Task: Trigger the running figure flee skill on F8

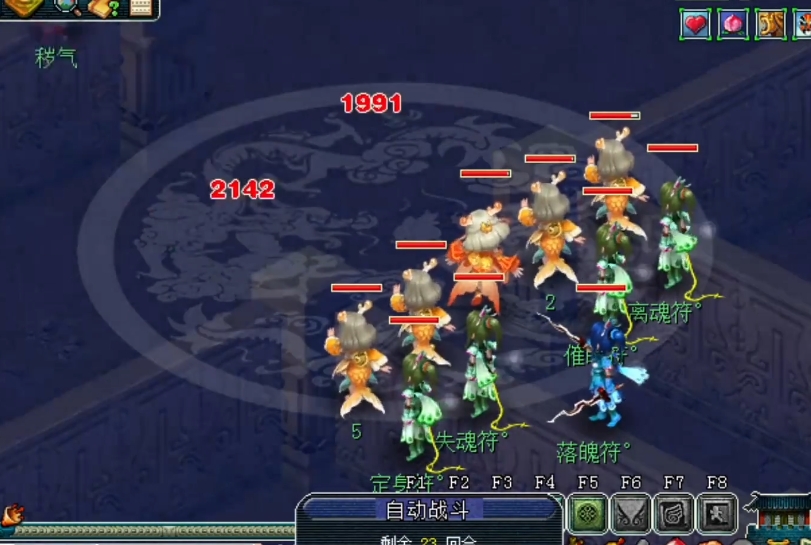Action: tap(716, 514)
